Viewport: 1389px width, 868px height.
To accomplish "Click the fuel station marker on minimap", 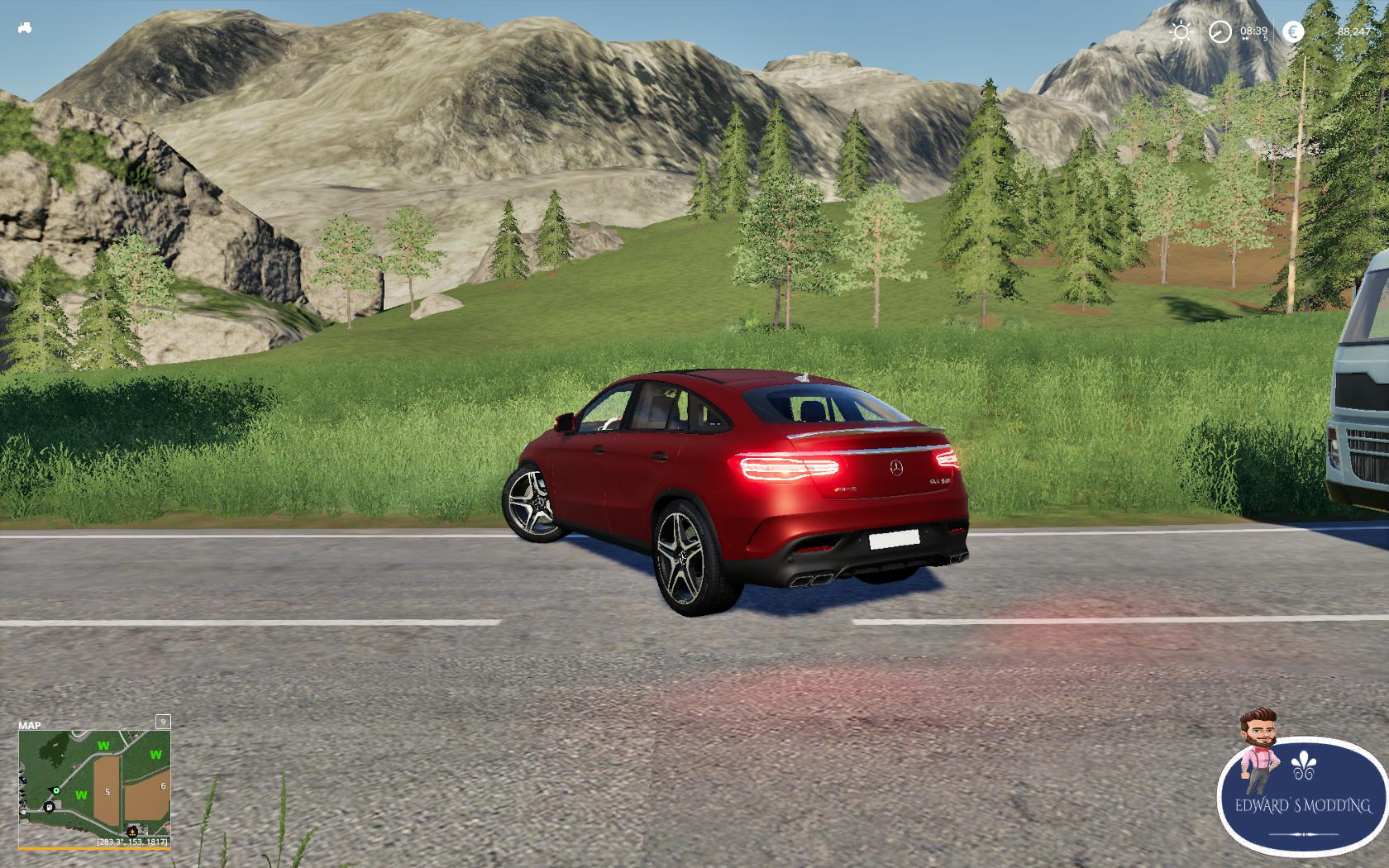I will coord(50,806).
